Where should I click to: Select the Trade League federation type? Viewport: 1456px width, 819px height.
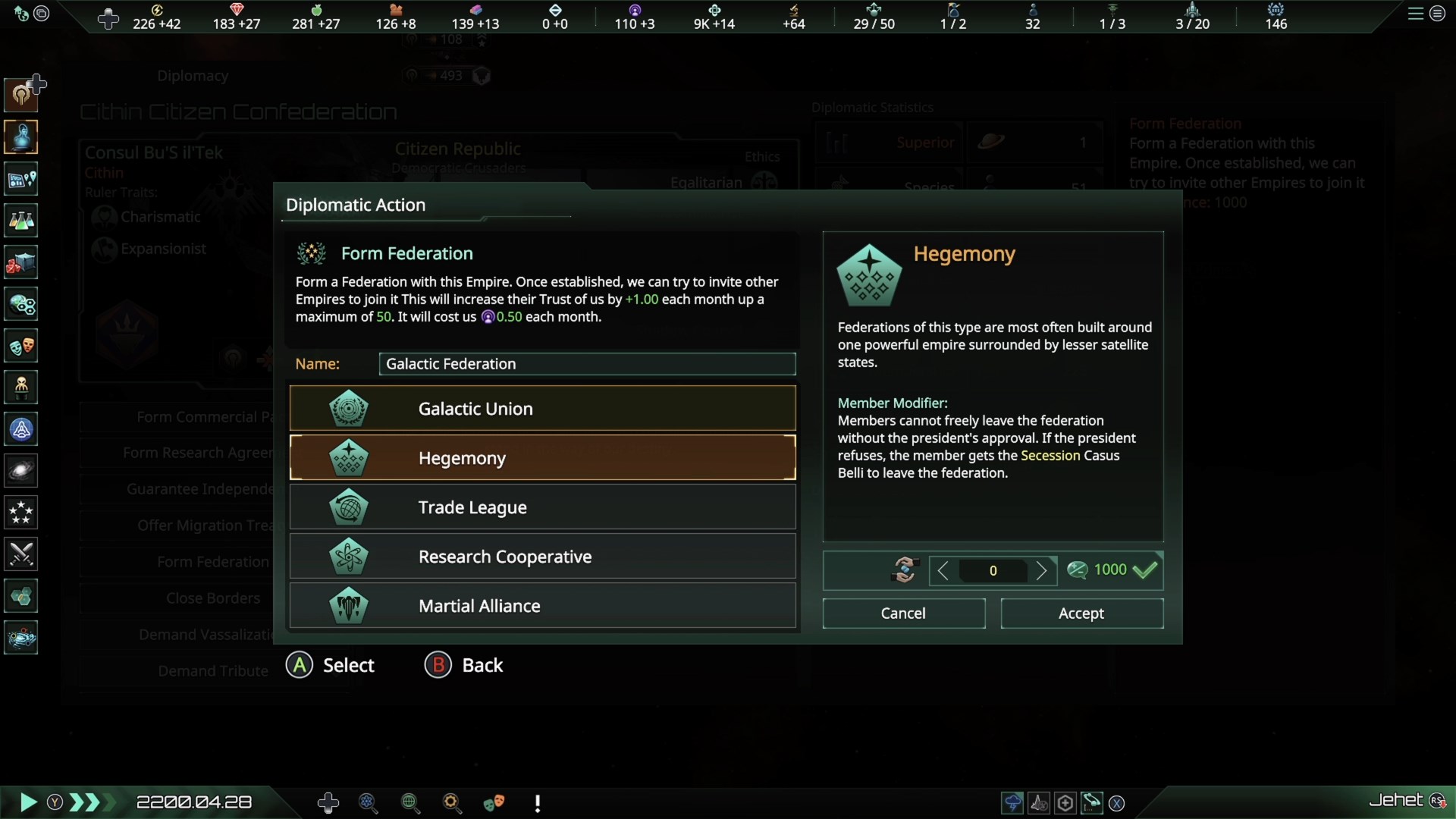(x=541, y=507)
